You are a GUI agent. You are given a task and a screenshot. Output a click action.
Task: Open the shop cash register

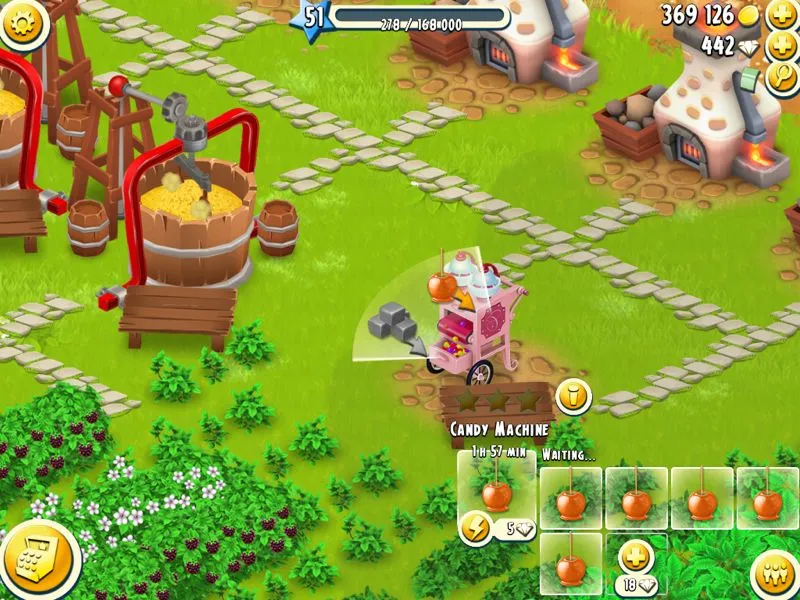tap(38, 559)
